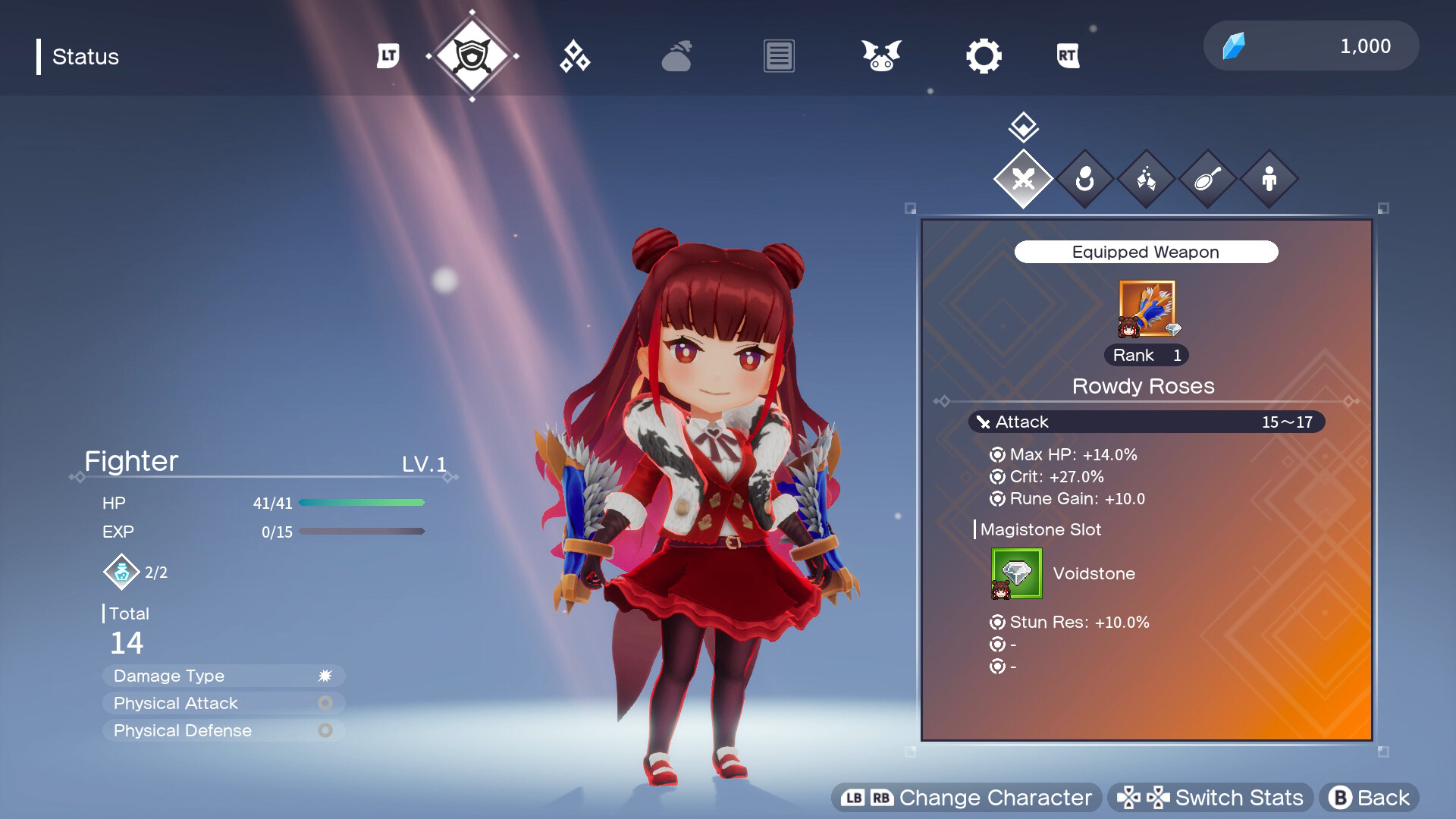
Task: Select the magistone sub-tab icon
Action: pos(1146,179)
